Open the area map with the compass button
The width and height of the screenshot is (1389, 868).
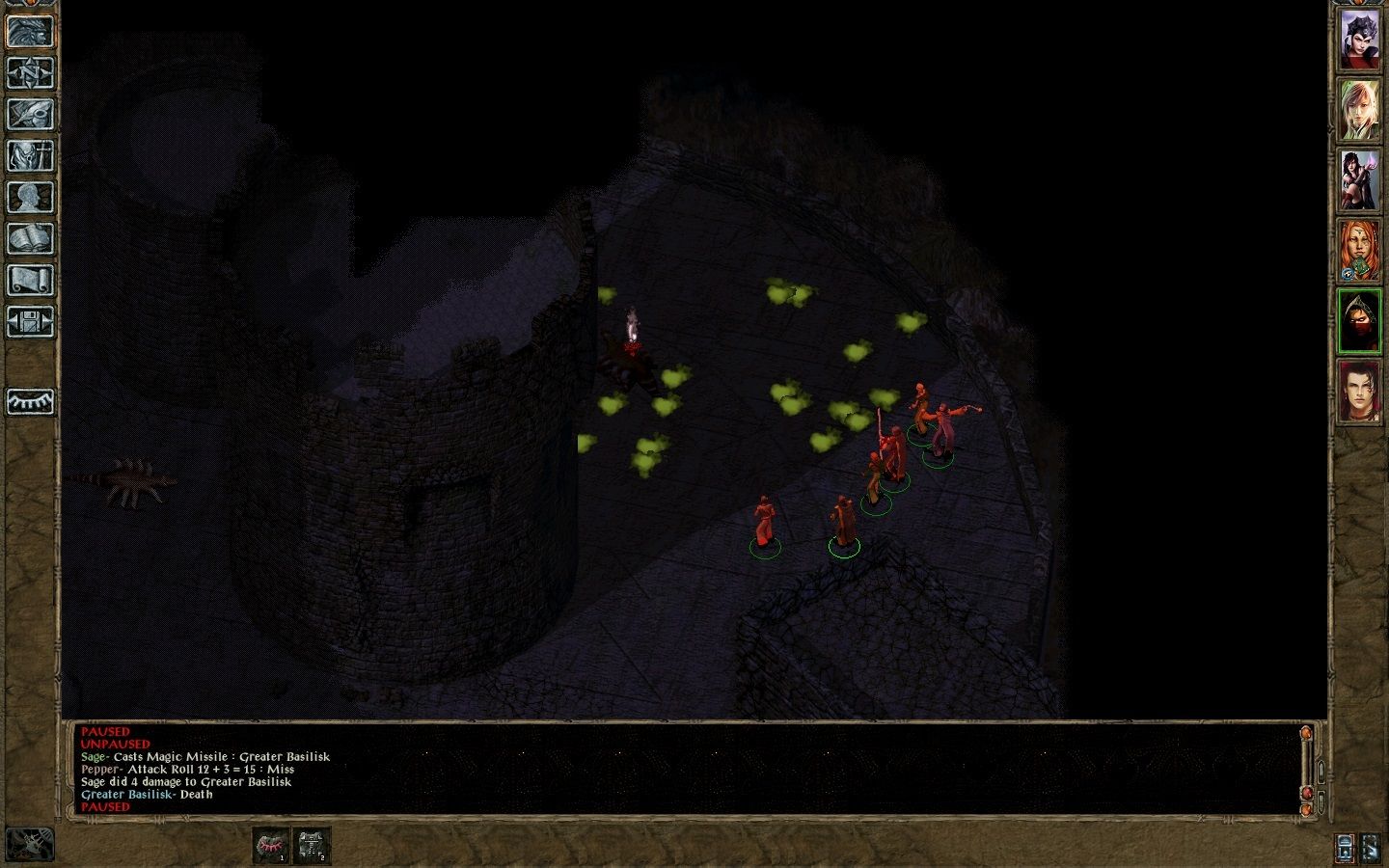[30, 72]
